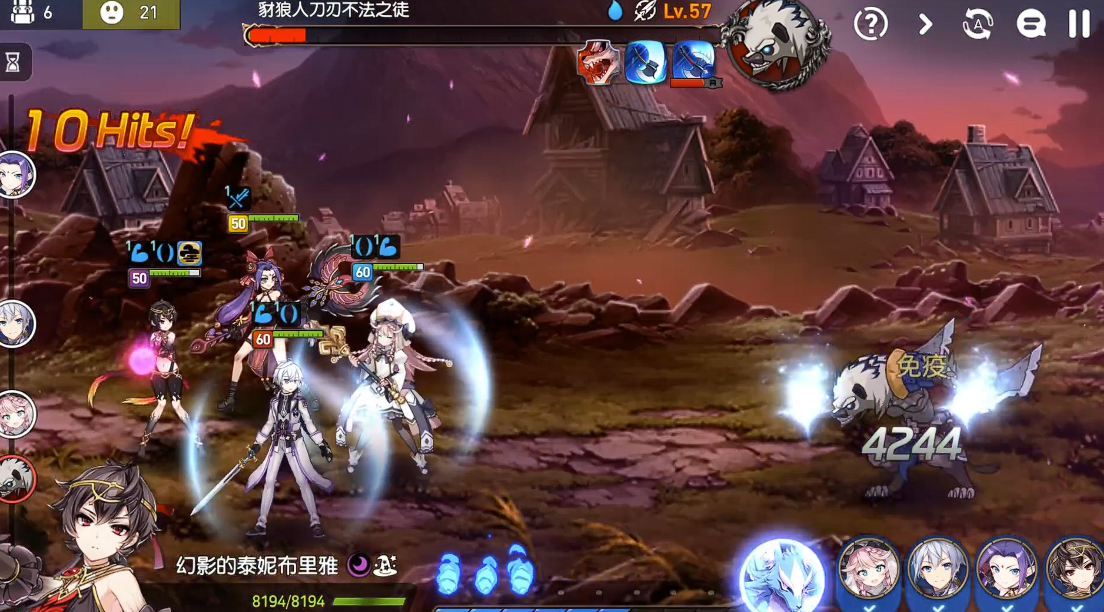Screen dimensions: 1104x612
Task: Open the hourglass turn order panel
Action: 14,62
